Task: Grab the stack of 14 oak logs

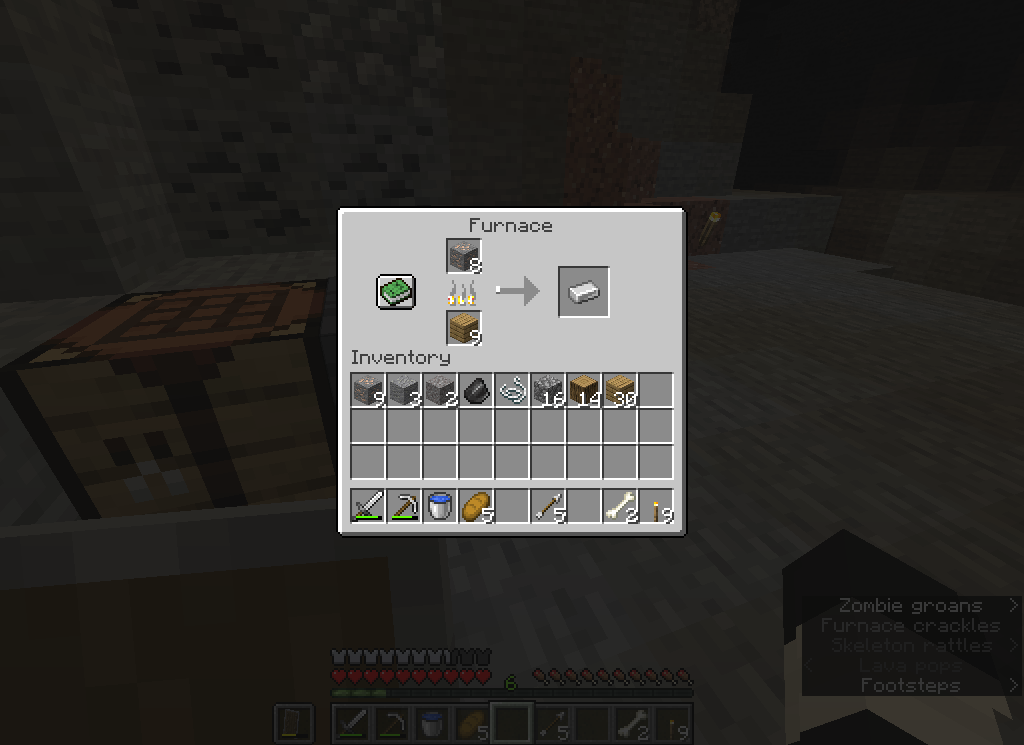Action: 584,390
